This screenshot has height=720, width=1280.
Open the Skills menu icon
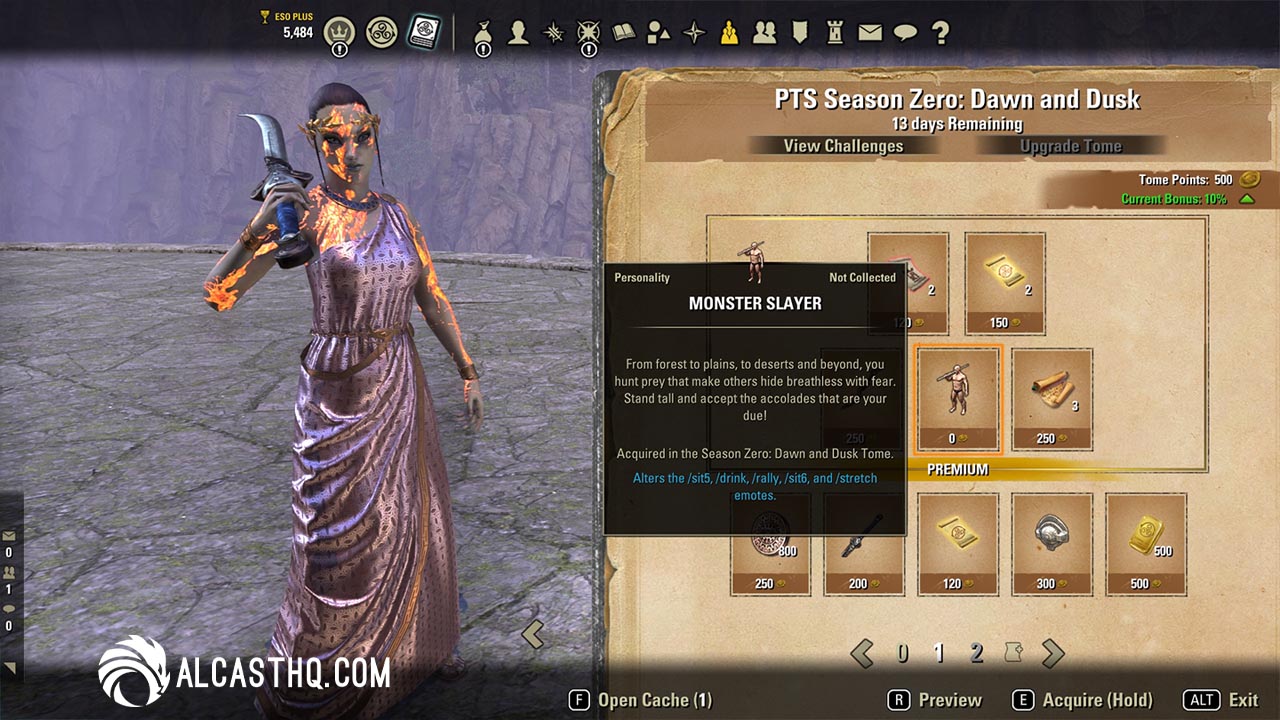(x=552, y=32)
